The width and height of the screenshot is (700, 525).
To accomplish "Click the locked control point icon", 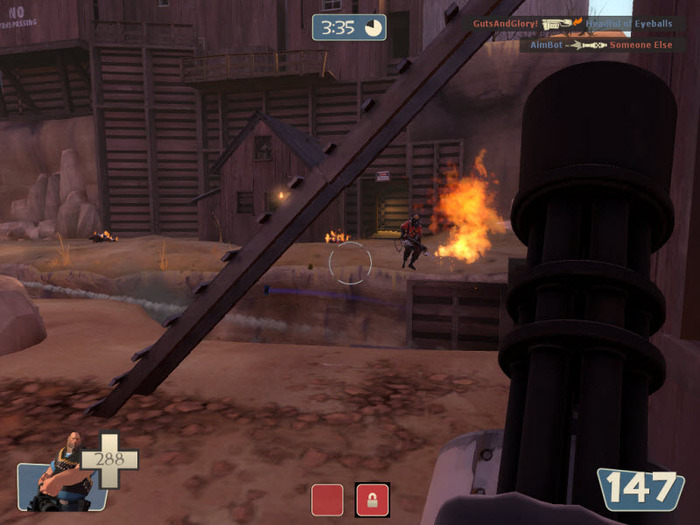I will tap(372, 499).
